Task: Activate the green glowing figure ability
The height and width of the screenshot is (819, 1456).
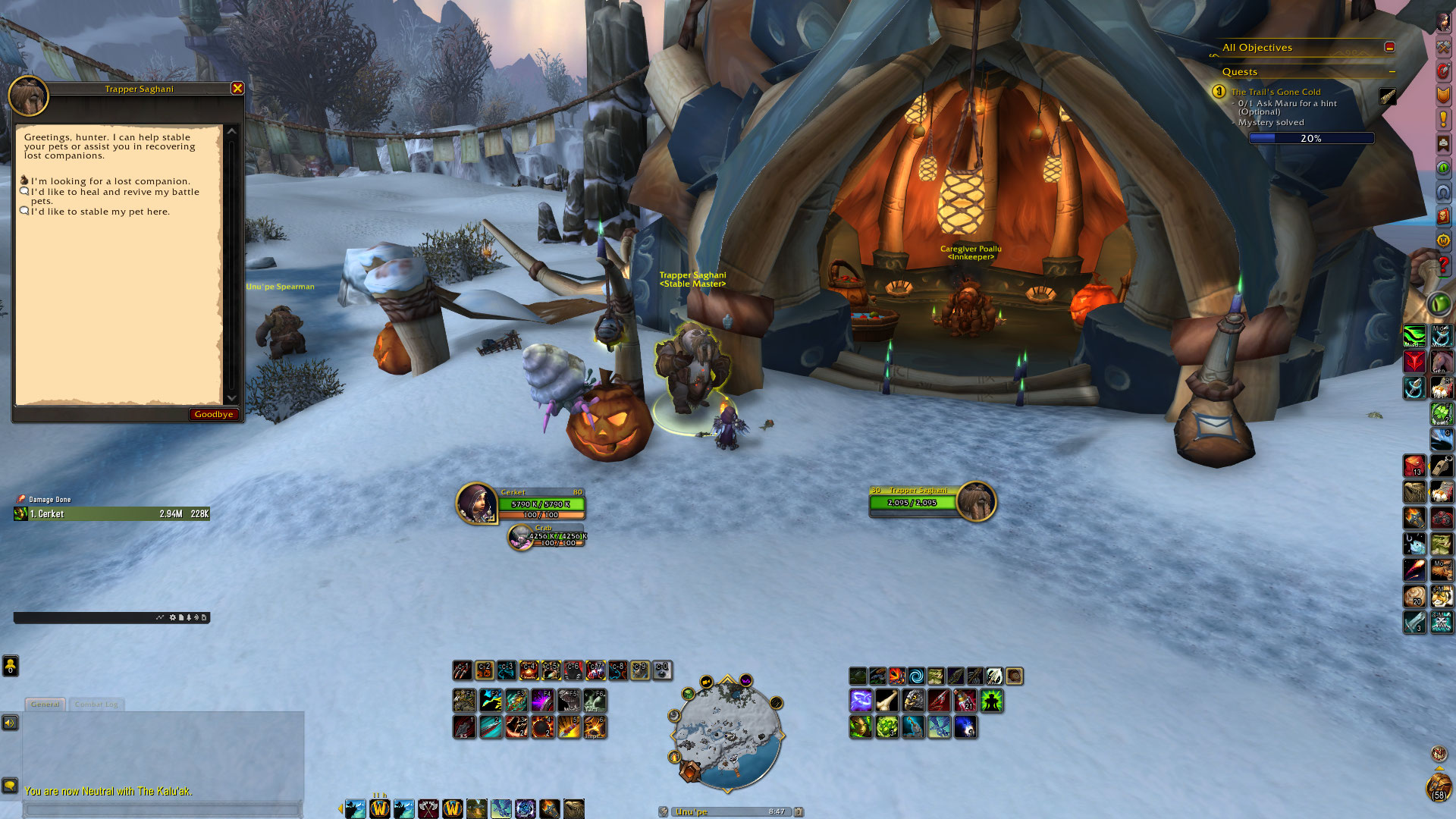Action: click(991, 701)
